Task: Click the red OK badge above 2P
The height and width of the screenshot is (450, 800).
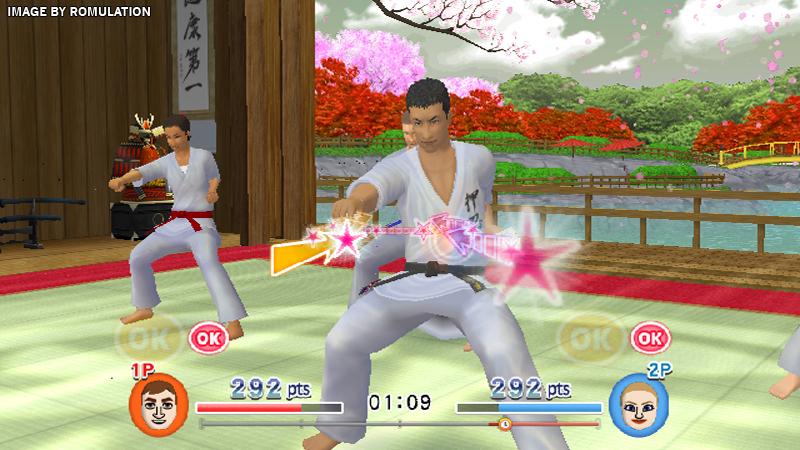Action: click(650, 338)
